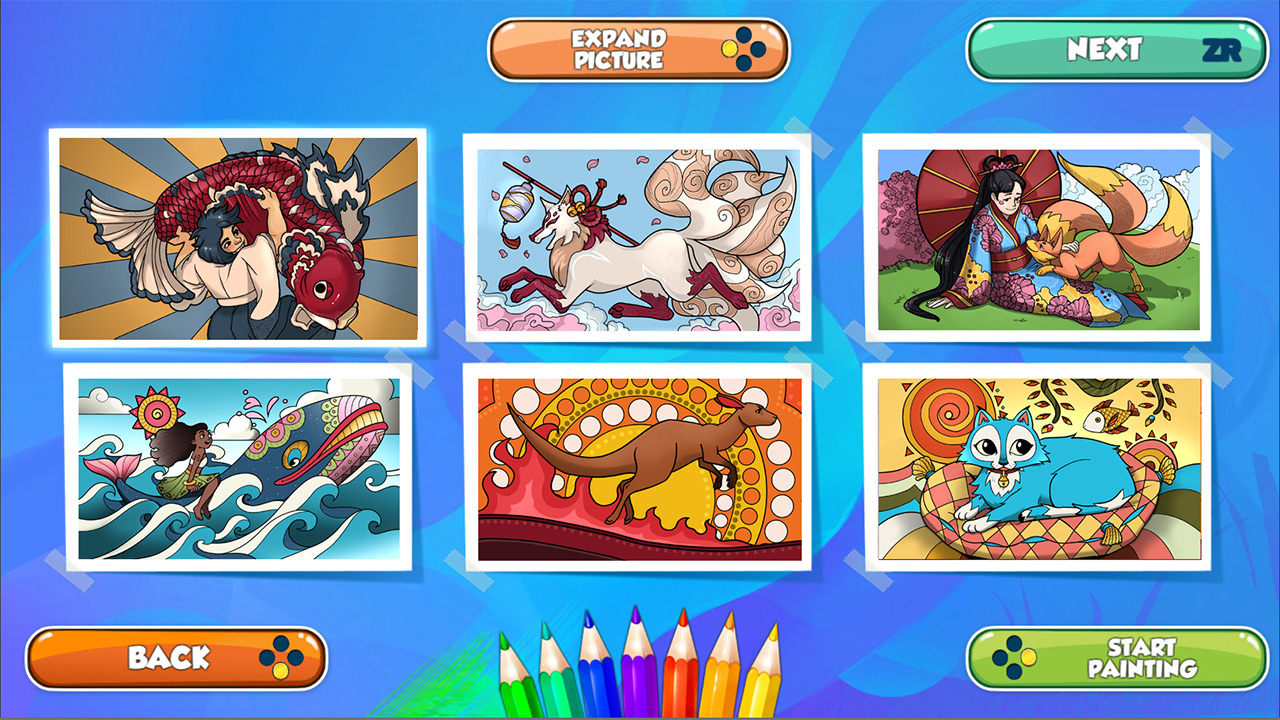Click the Expand Picture button
Viewport: 1280px width, 720px height.
[x=637, y=50]
